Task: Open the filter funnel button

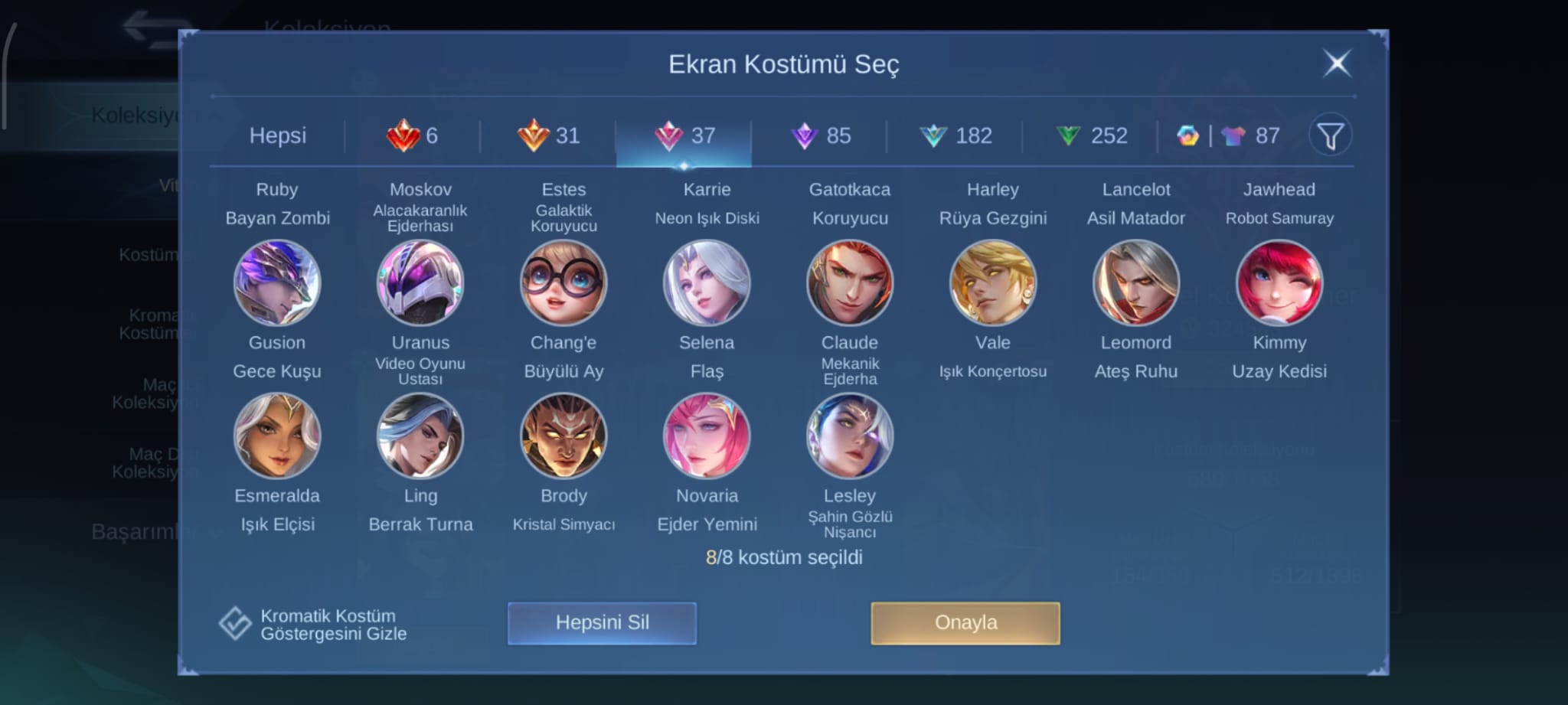Action: [x=1330, y=135]
